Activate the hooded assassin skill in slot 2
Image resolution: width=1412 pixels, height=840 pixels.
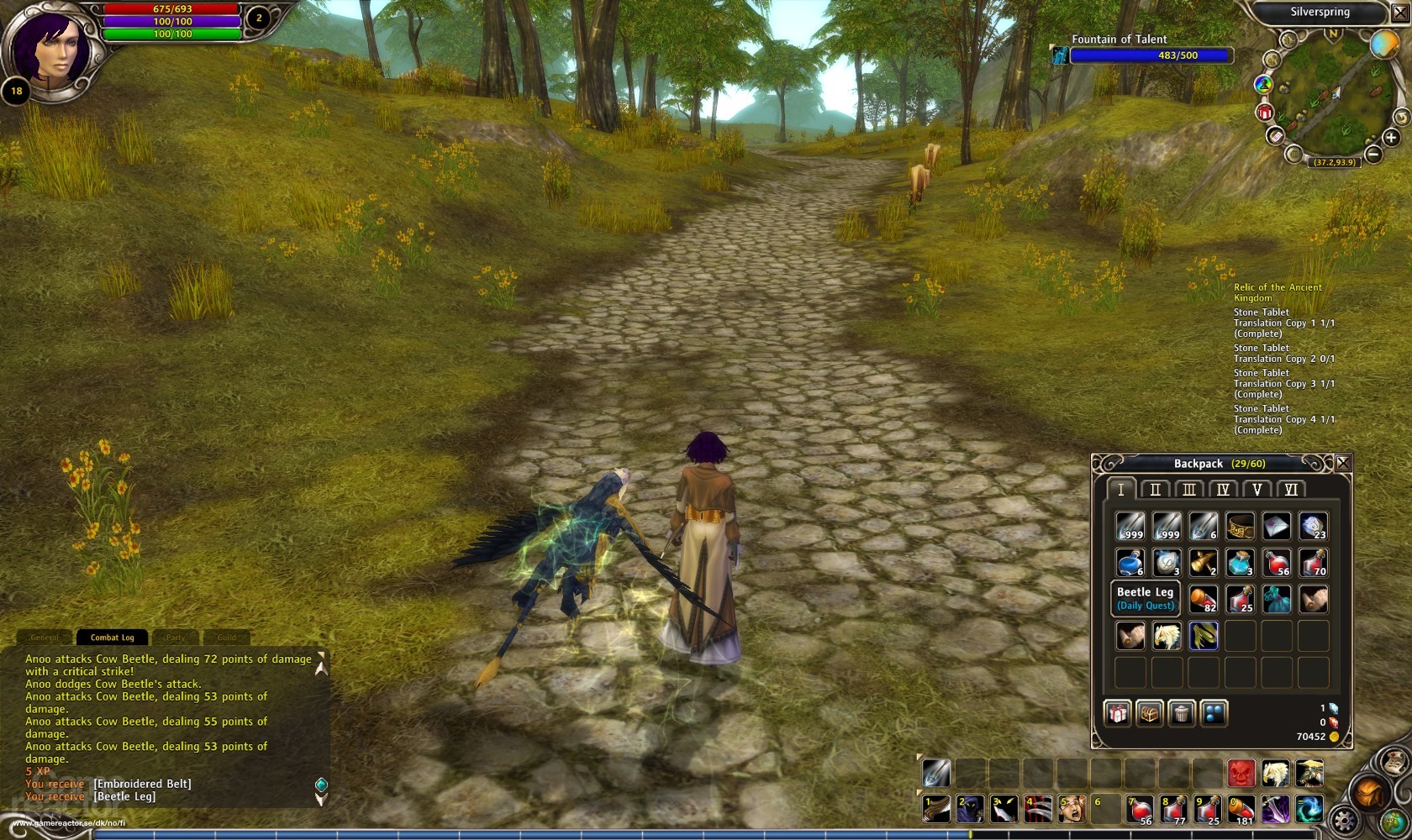970,809
